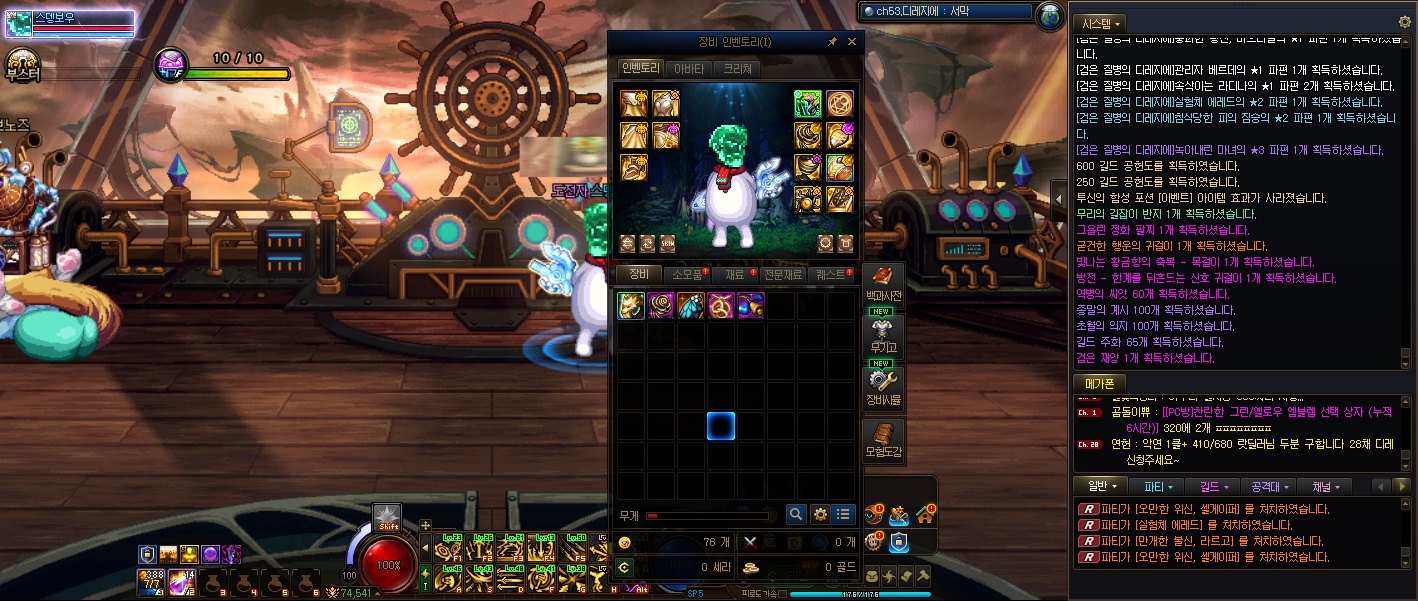Switch to the 전문재료 tab

click(782, 274)
